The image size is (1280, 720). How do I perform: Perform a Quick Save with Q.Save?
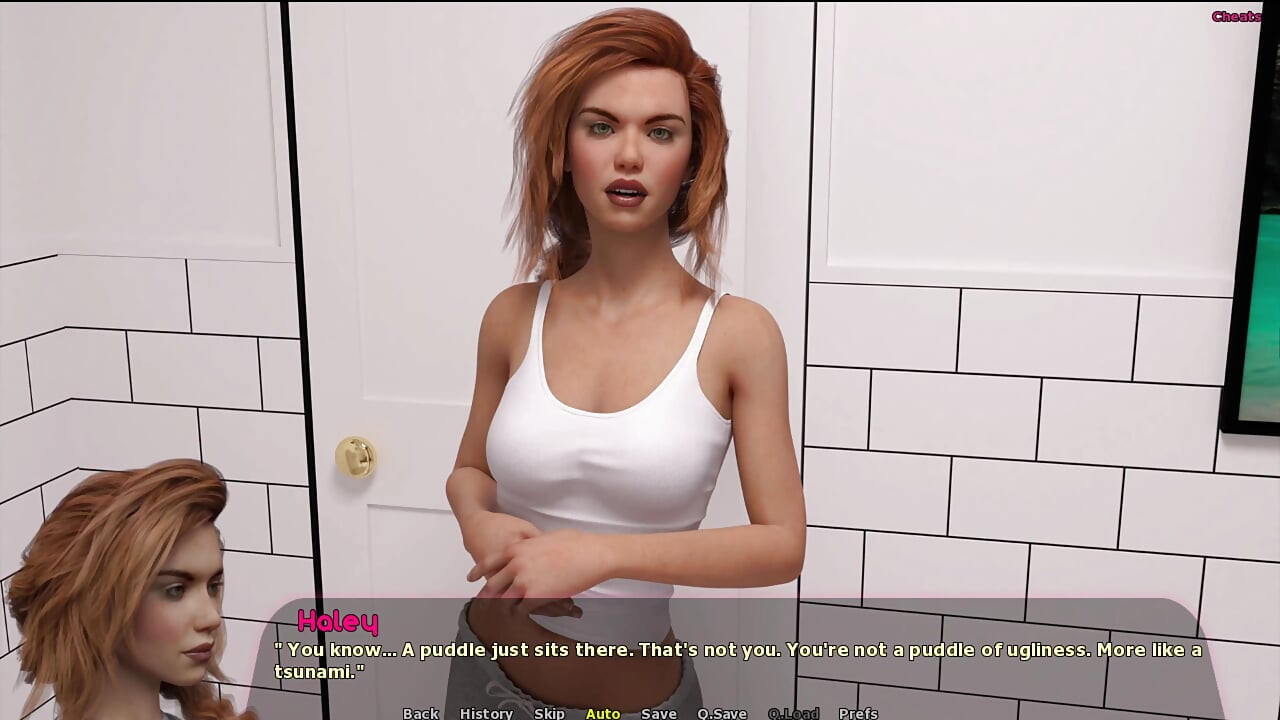[x=722, y=713]
